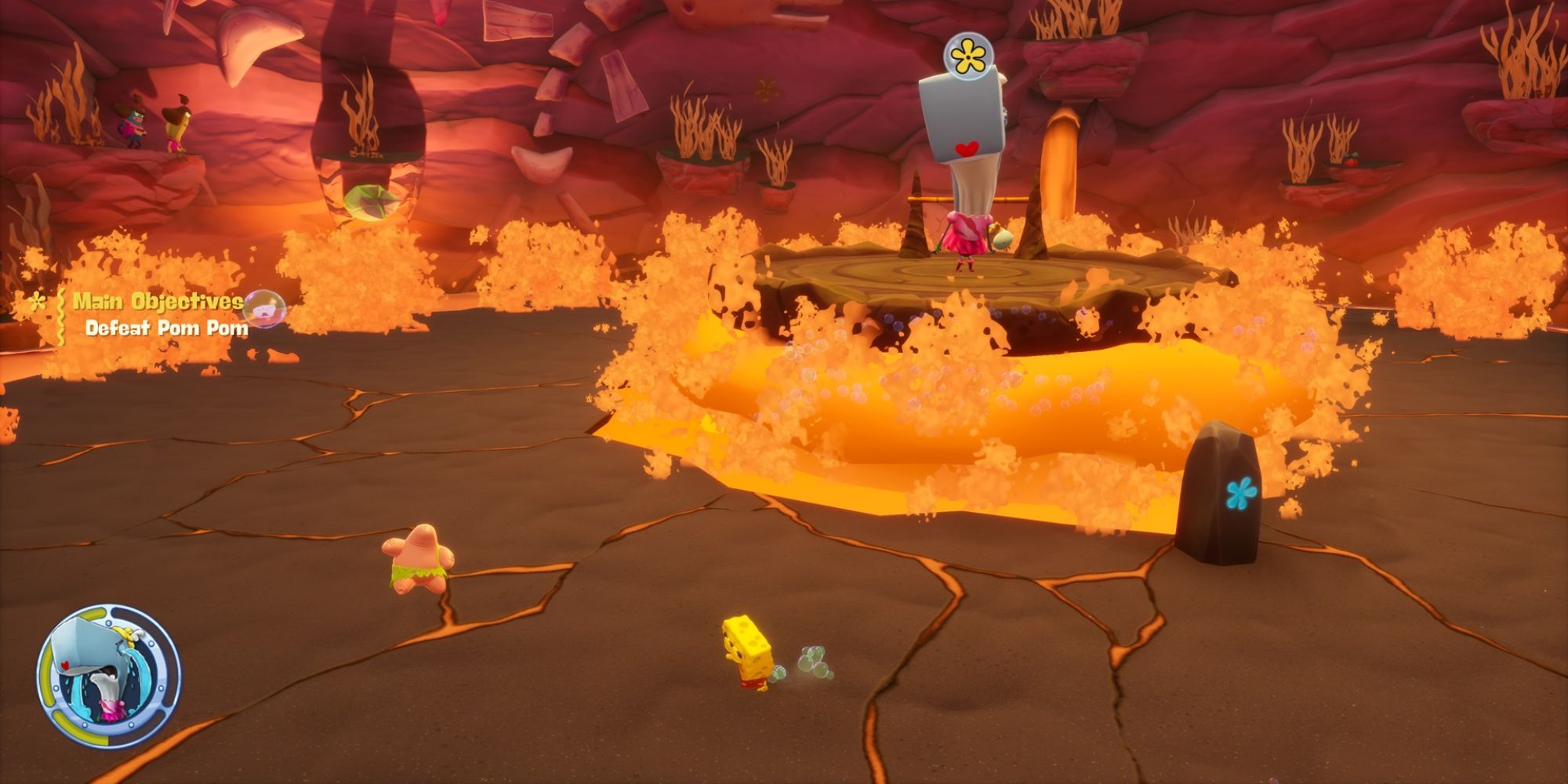This screenshot has height=784, width=1568.
Task: Click the heart symbol on Pom Pom's cap
Action: (x=968, y=146)
